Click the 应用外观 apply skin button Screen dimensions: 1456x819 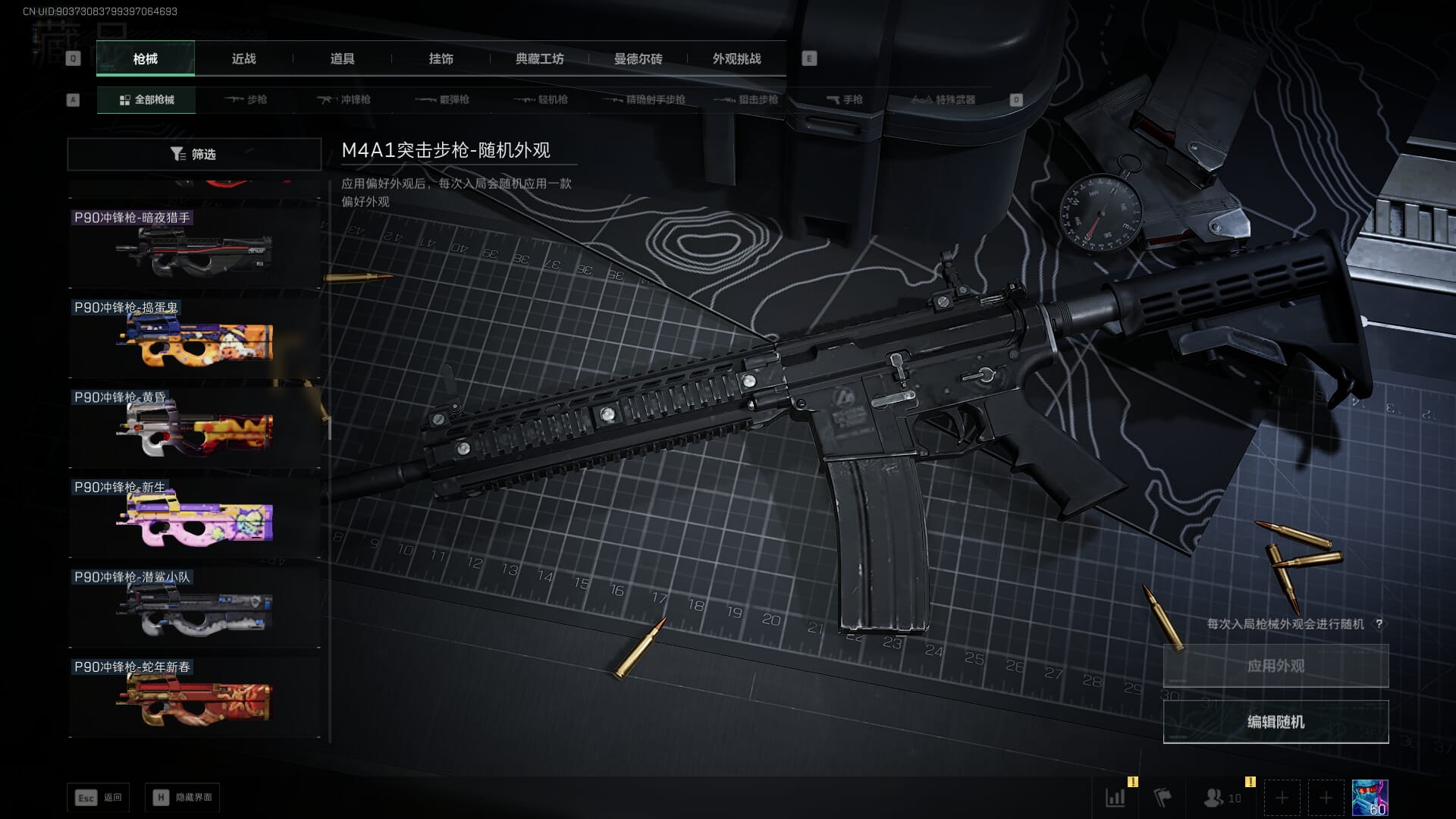tap(1276, 666)
